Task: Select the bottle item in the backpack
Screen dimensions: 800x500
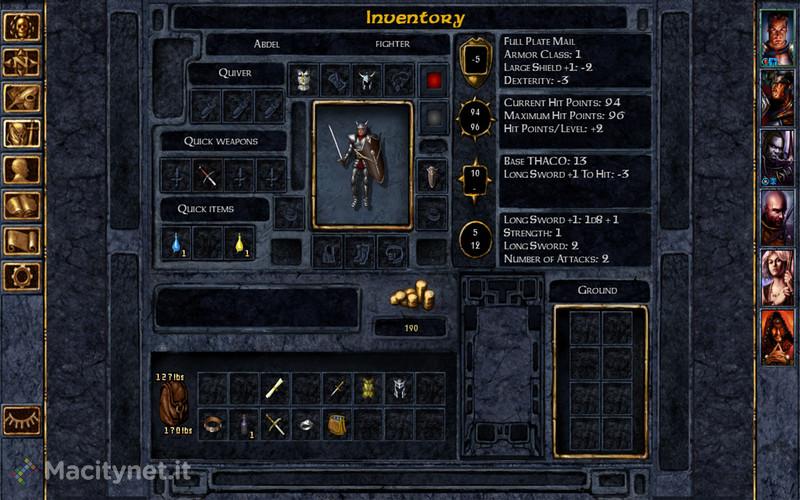Action: (244, 424)
